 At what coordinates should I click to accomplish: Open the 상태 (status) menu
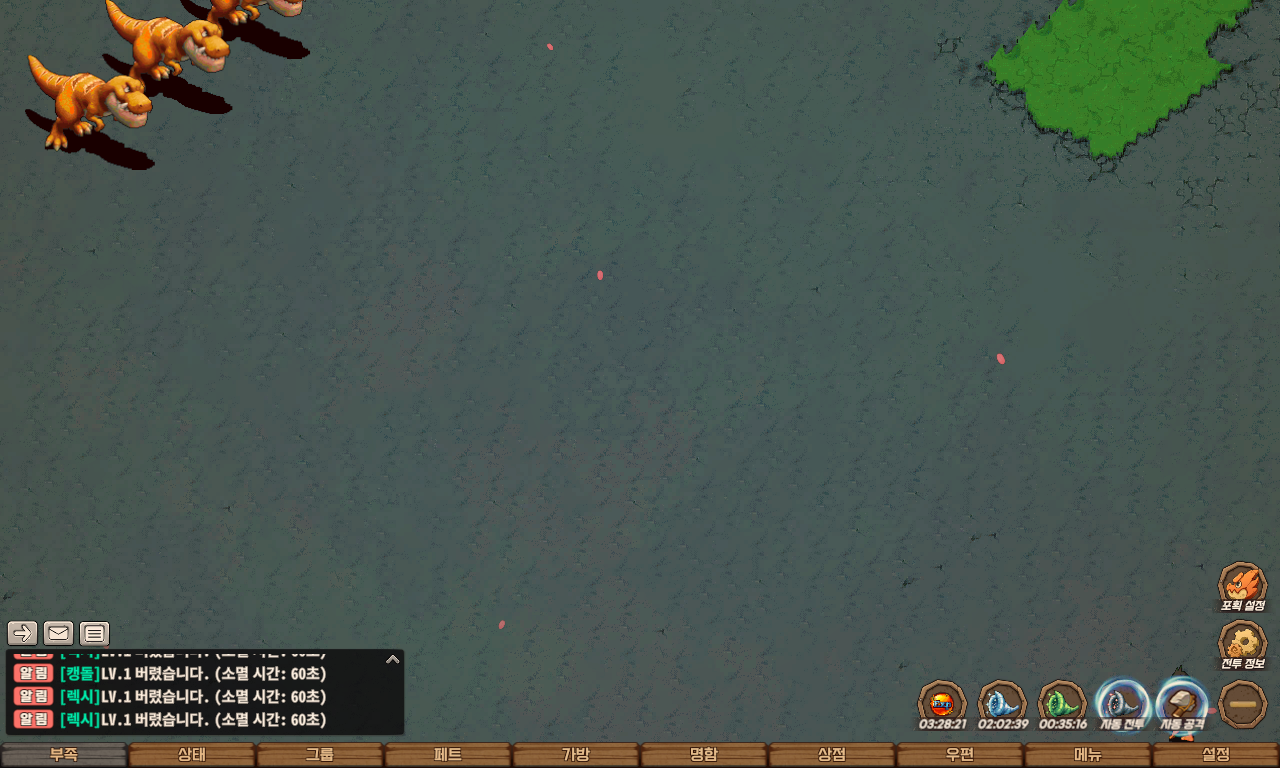pyautogui.click(x=192, y=755)
